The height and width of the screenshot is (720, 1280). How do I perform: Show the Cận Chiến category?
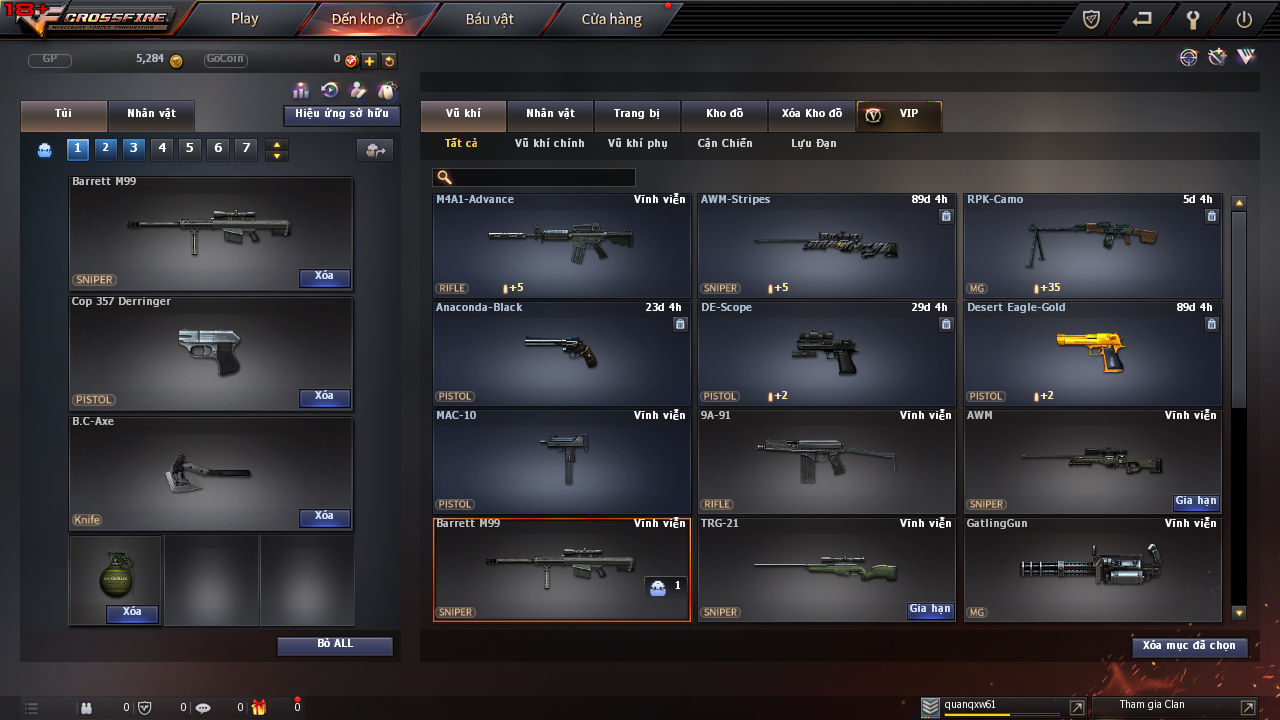(724, 144)
